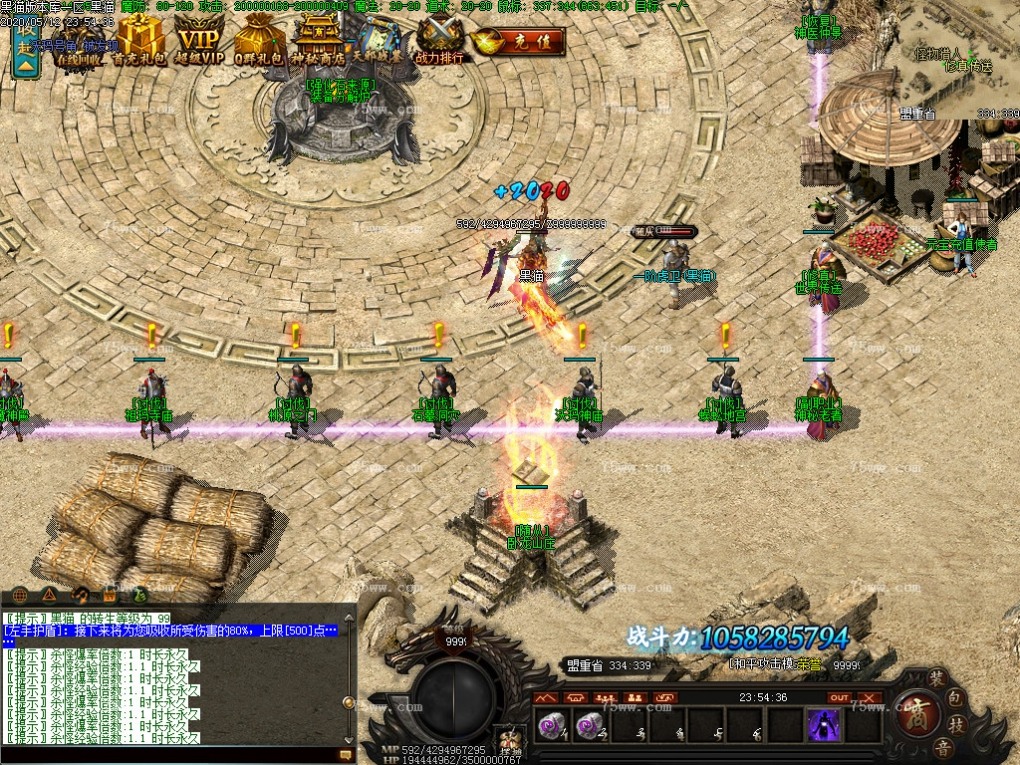This screenshot has width=1020, height=765.
Task: Open the money bag chat icon
Action: pyautogui.click(x=141, y=594)
